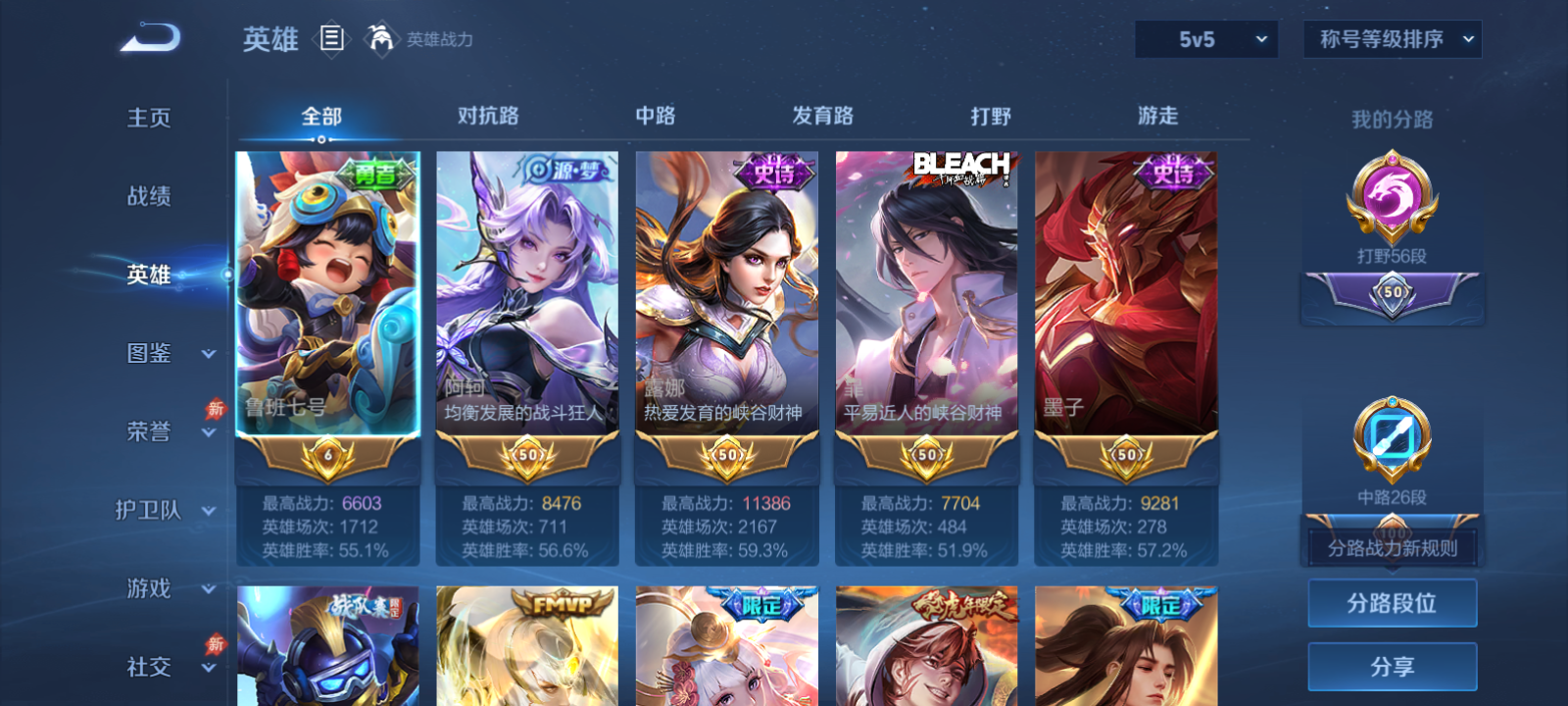Click the 分路段位 button
The width and height of the screenshot is (1568, 706).
[1392, 603]
